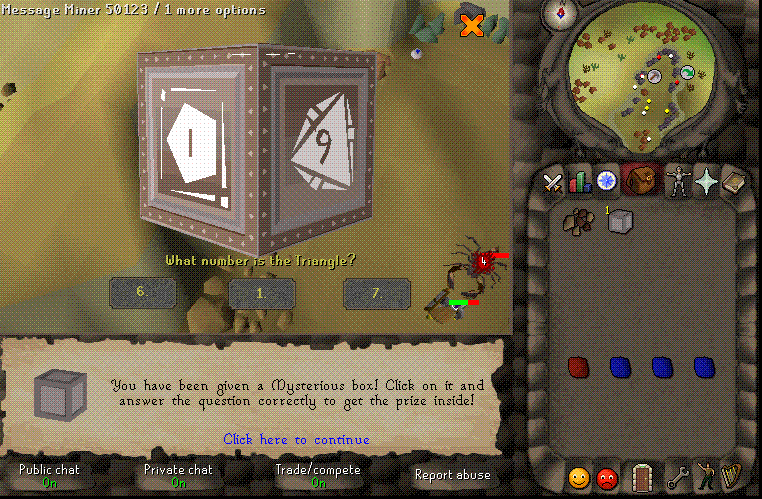
Task: Select the red gem in the inventory
Action: click(577, 367)
